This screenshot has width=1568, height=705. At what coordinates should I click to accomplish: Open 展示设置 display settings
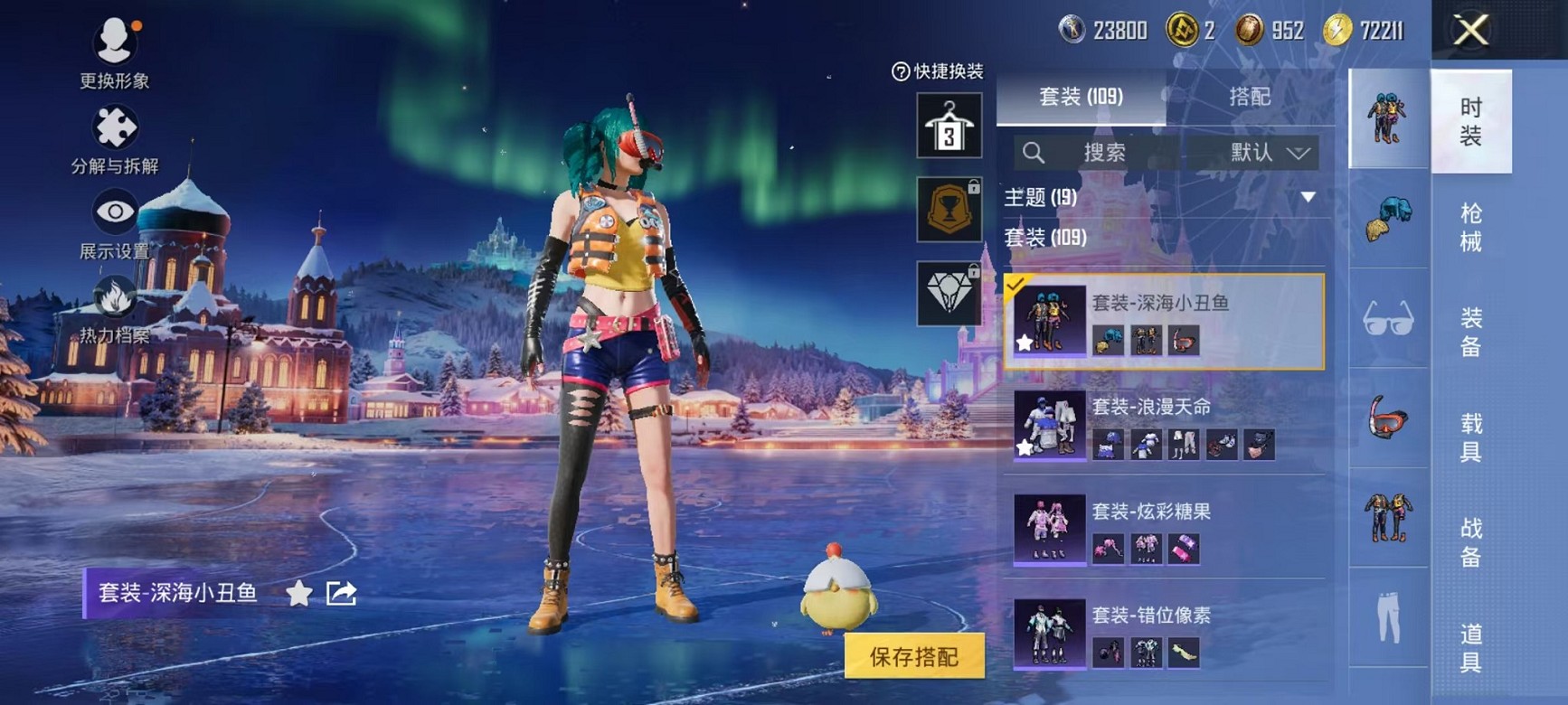(x=115, y=225)
